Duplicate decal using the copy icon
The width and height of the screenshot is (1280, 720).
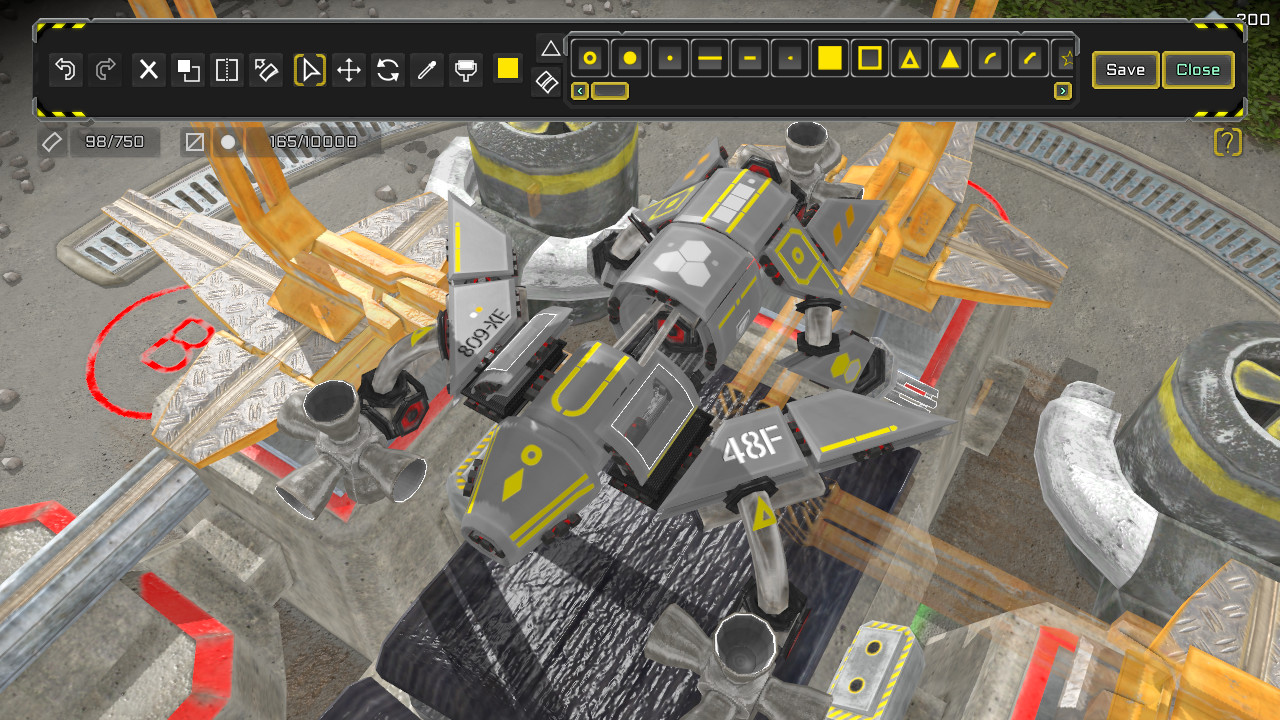tap(187, 70)
